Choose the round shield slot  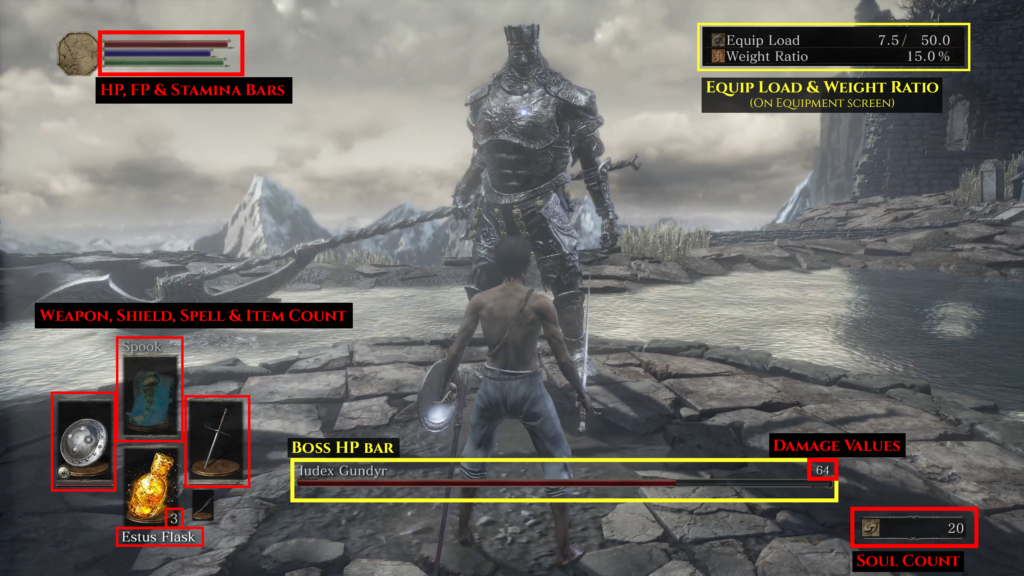[83, 441]
